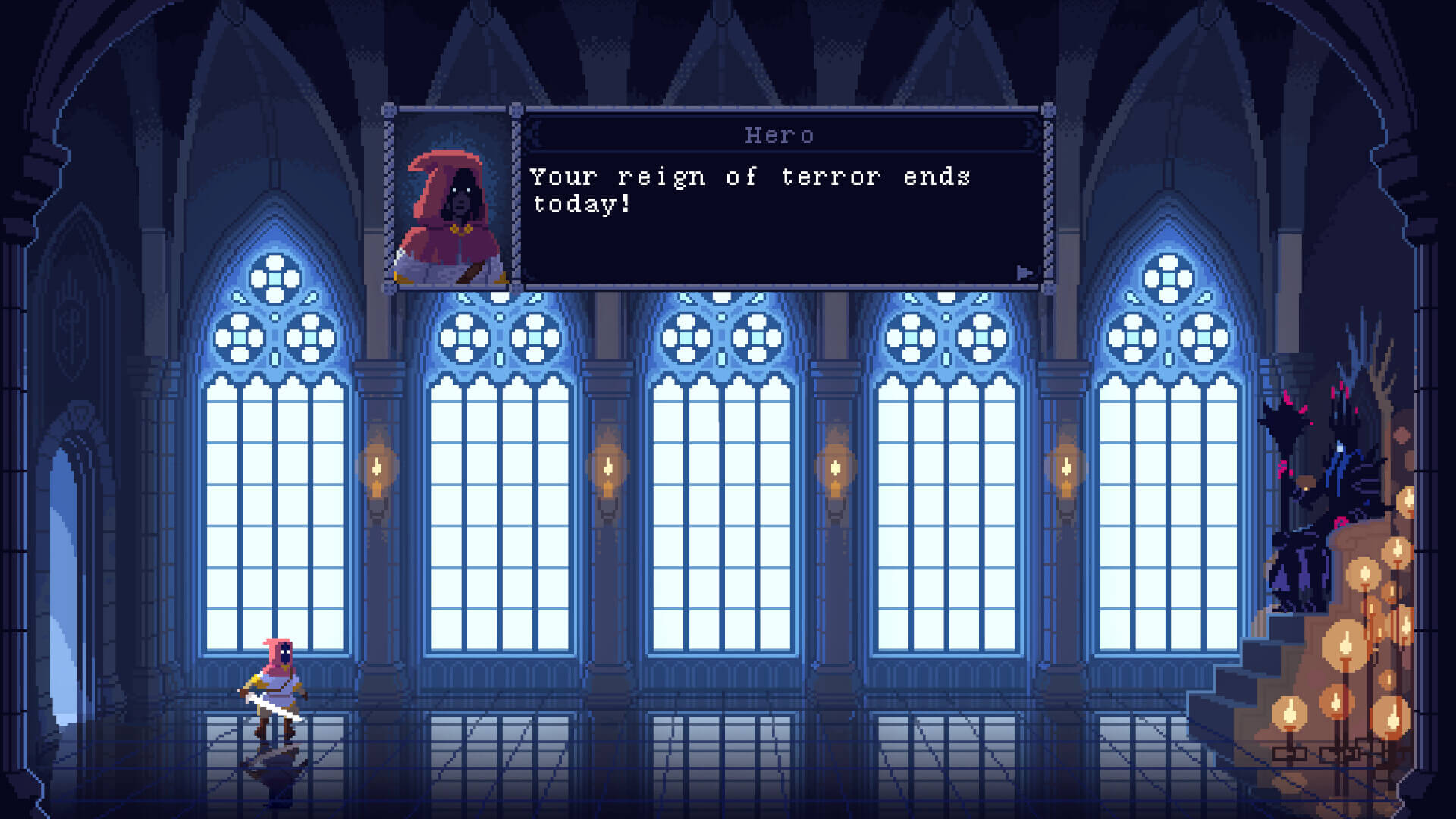1456x819 pixels.
Task: Click the torch nearest the throne staircase
Action: click(1065, 469)
